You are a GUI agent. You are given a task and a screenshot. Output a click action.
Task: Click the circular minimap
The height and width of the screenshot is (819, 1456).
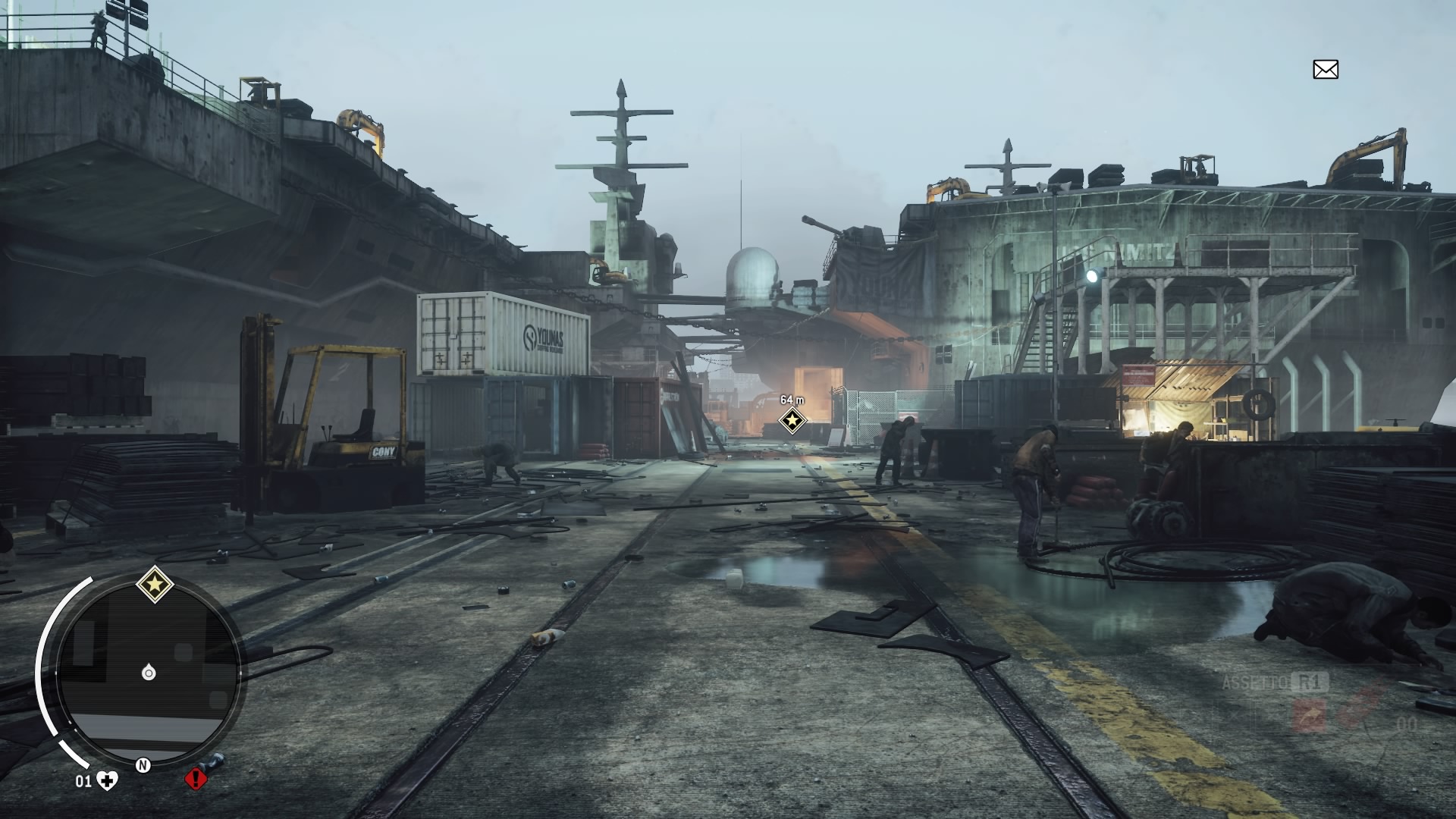click(x=149, y=673)
